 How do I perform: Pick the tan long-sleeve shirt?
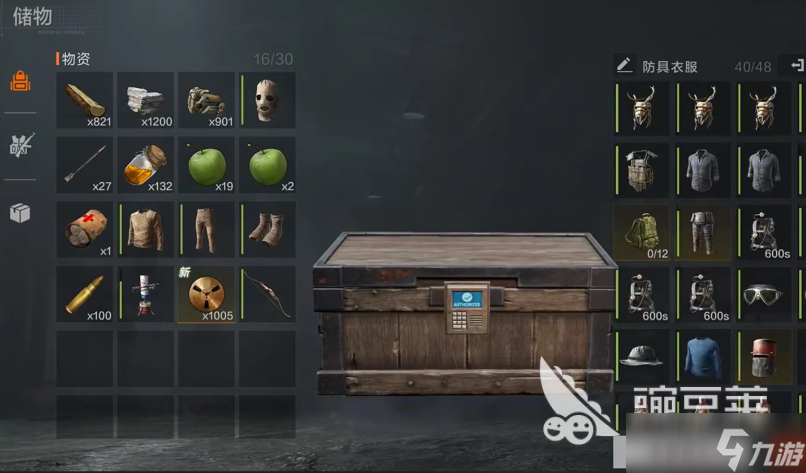[146, 230]
